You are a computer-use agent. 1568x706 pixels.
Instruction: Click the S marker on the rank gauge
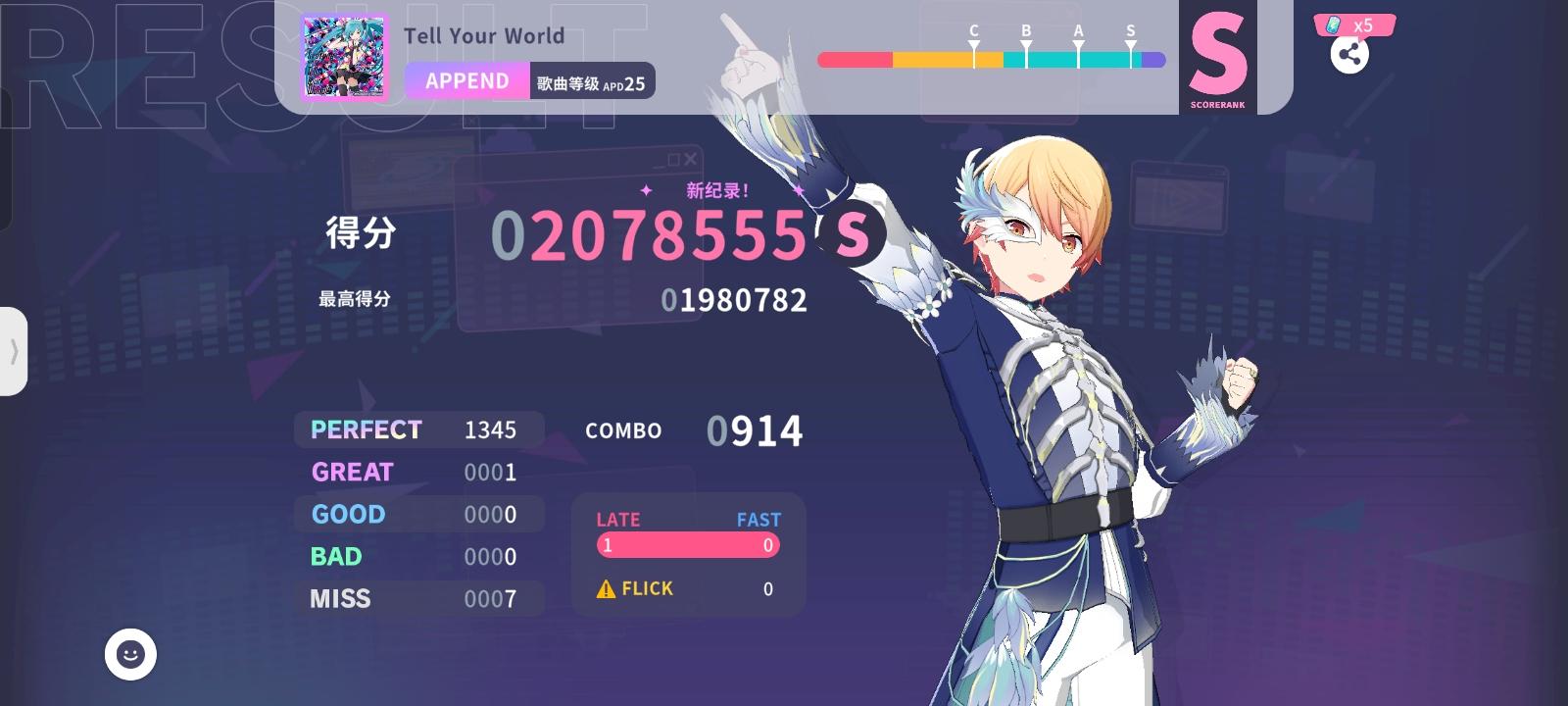pos(1132,44)
